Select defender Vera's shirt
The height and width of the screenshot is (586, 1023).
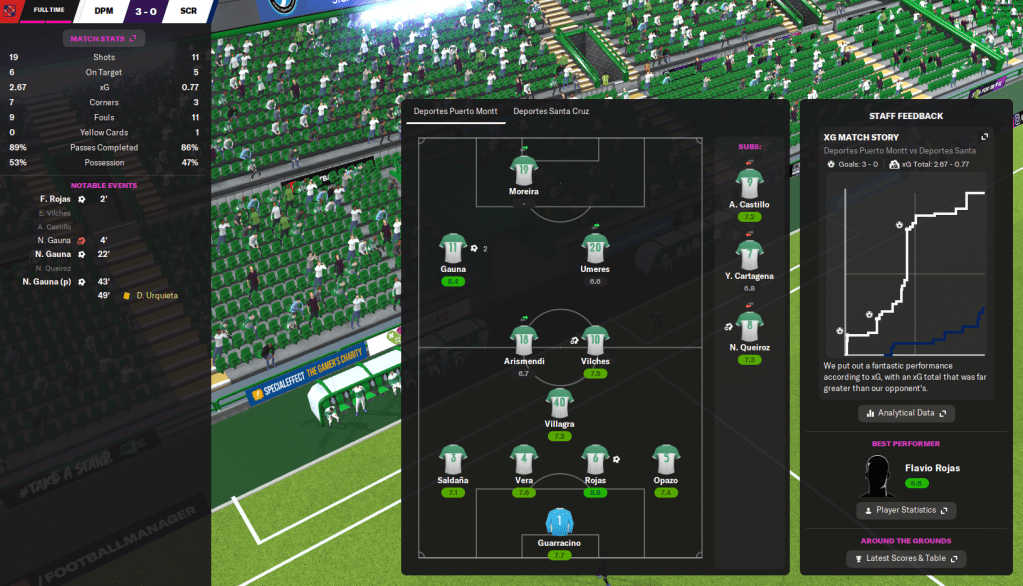point(523,460)
